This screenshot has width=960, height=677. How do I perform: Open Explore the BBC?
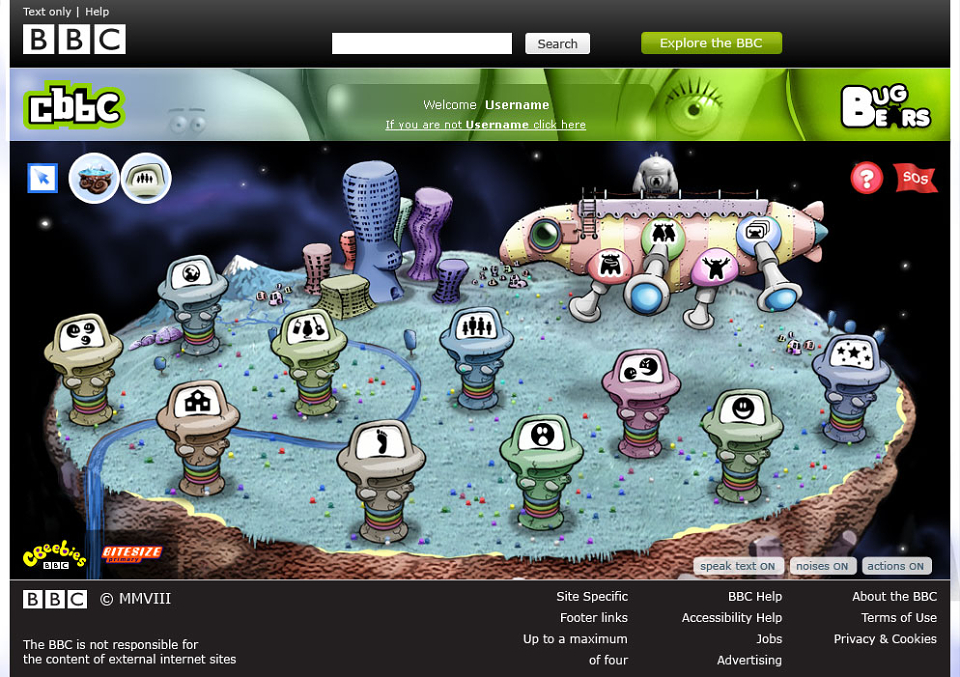coord(711,43)
